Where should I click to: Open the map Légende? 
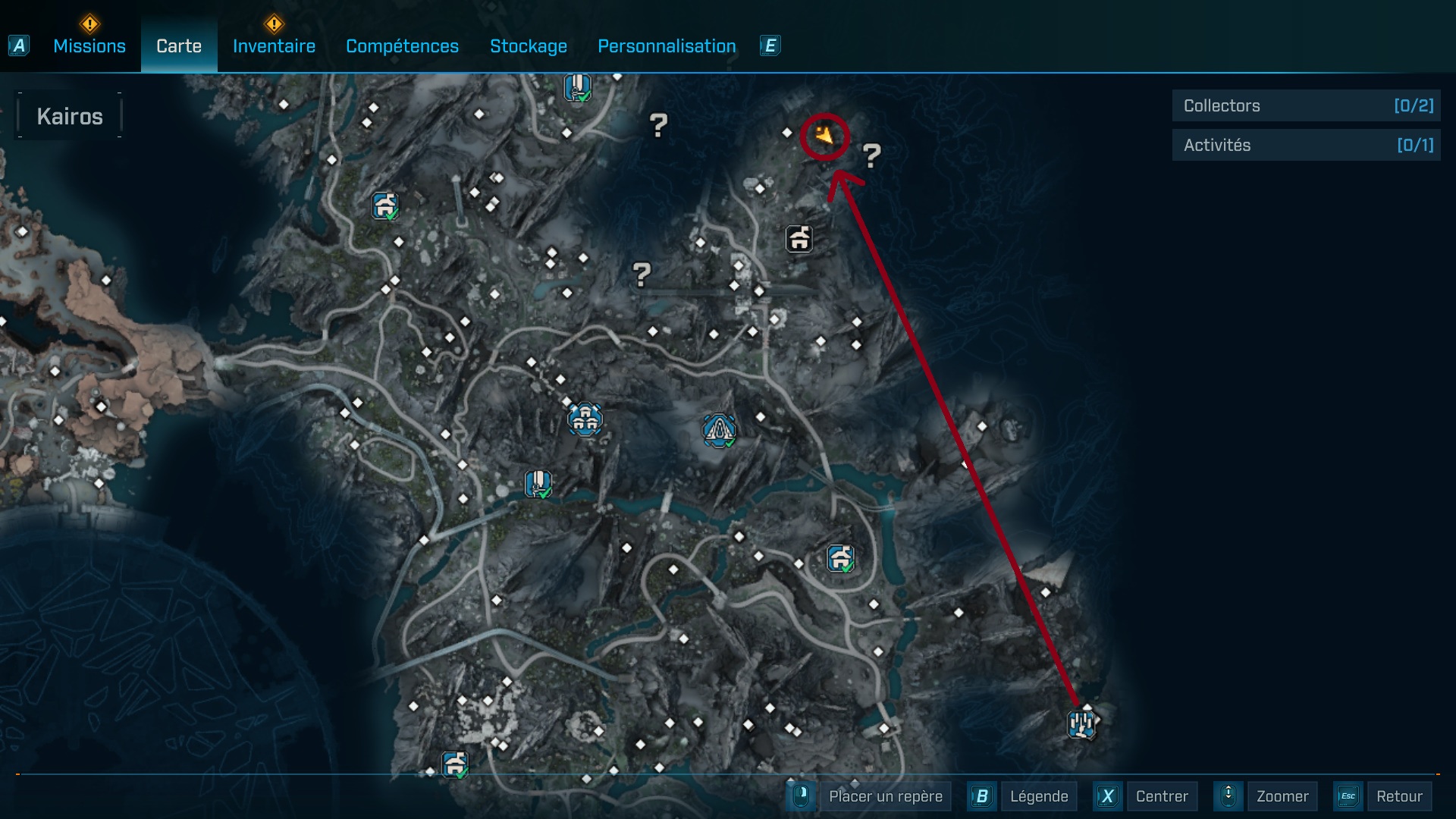click(x=1038, y=796)
